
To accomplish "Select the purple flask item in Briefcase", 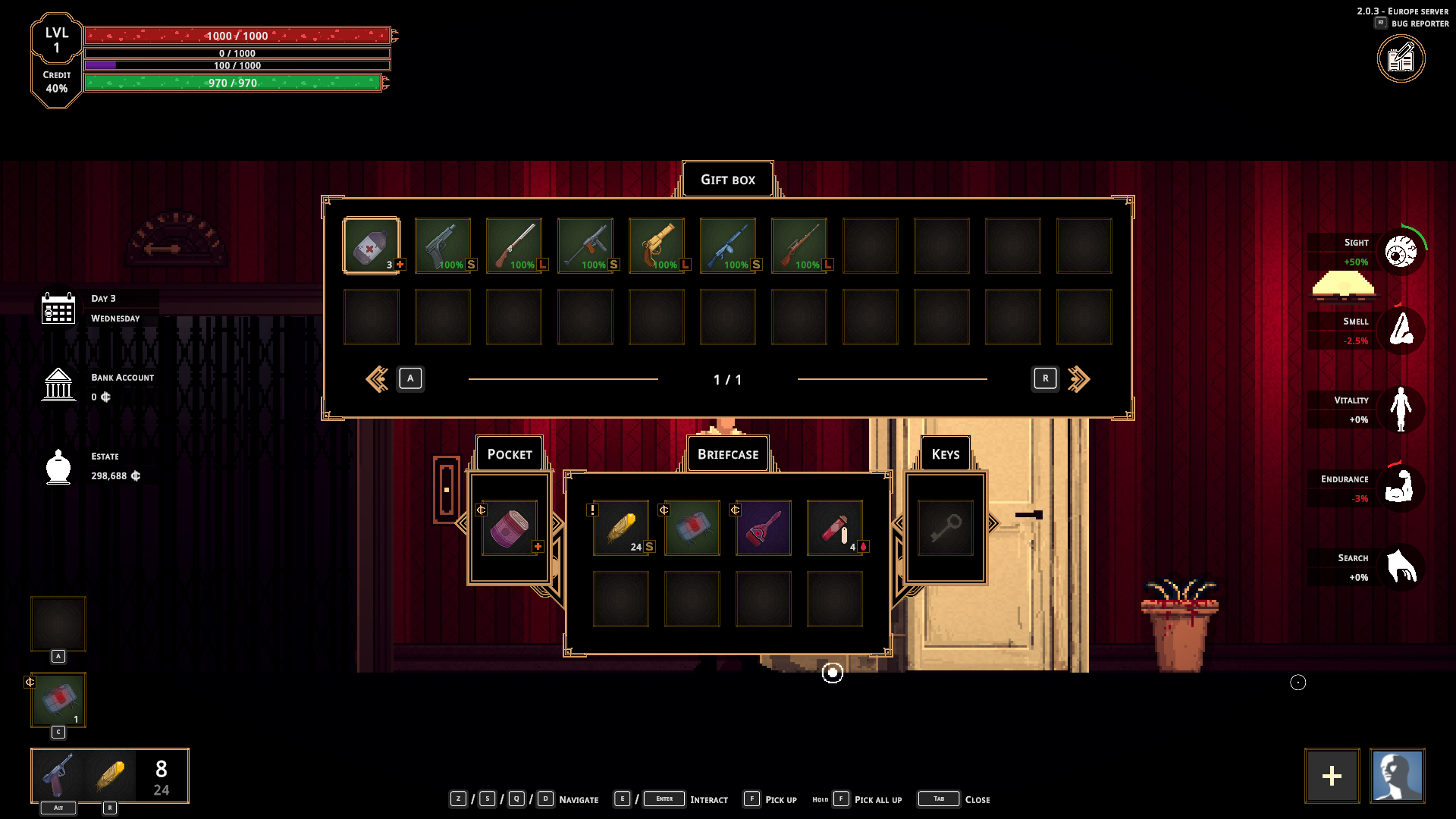I will pos(764,528).
